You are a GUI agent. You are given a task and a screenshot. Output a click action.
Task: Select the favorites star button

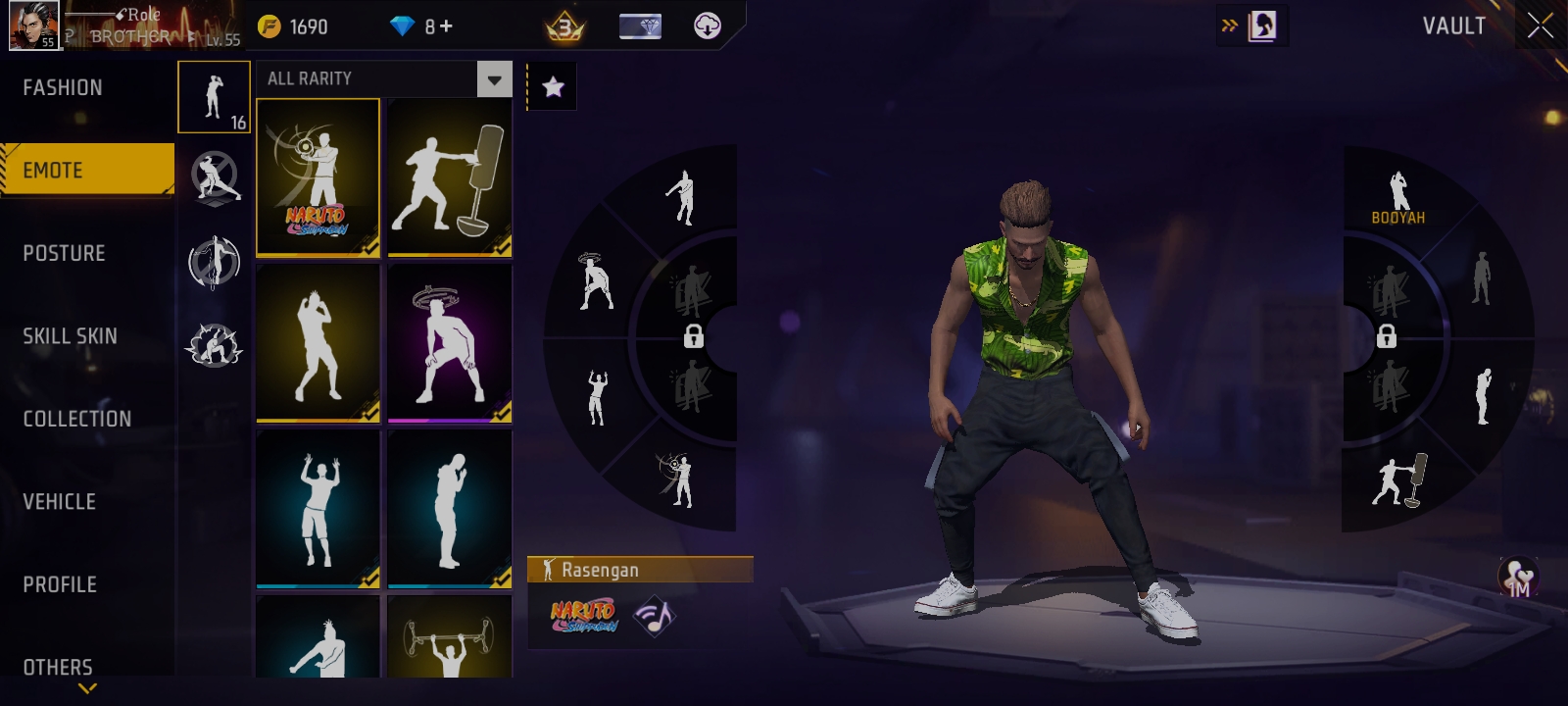555,86
